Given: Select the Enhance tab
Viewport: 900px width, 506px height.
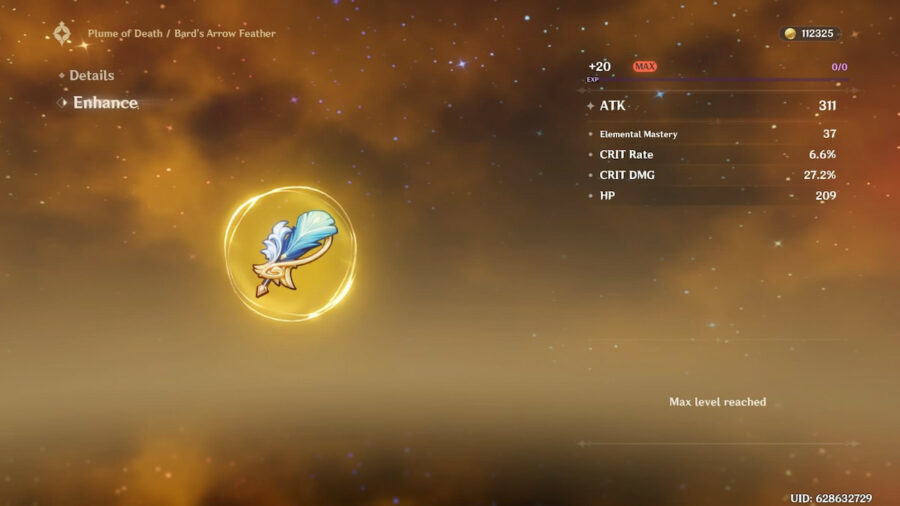Looking at the screenshot, I should [x=104, y=103].
